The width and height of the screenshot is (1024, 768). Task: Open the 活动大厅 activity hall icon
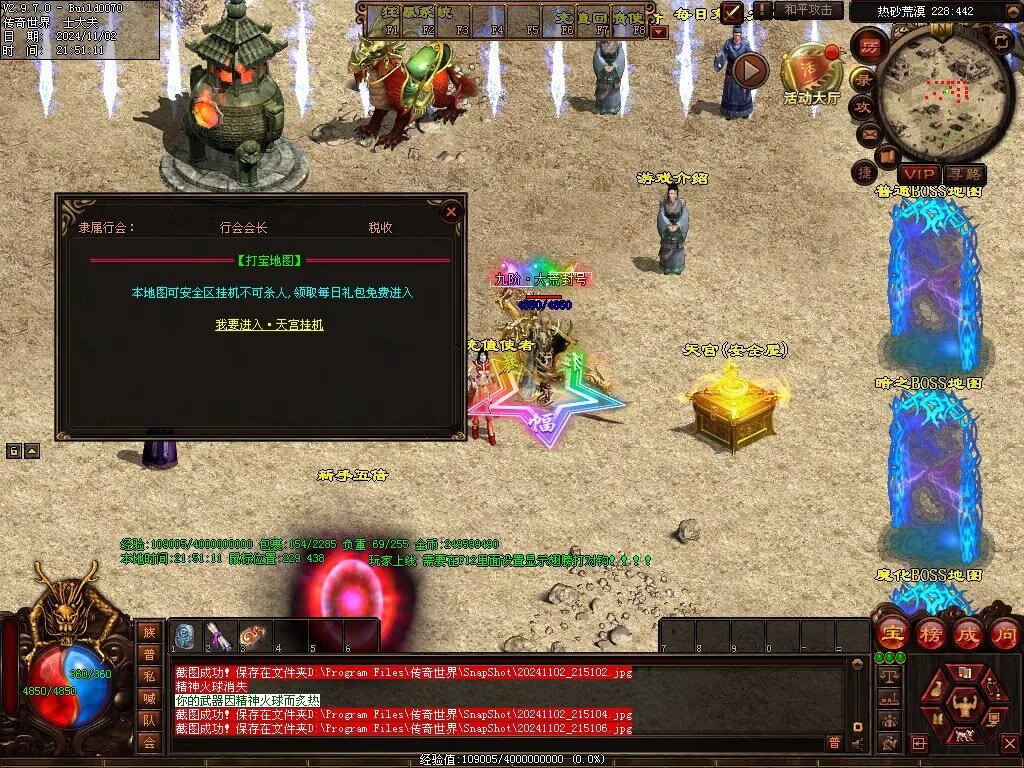(811, 72)
